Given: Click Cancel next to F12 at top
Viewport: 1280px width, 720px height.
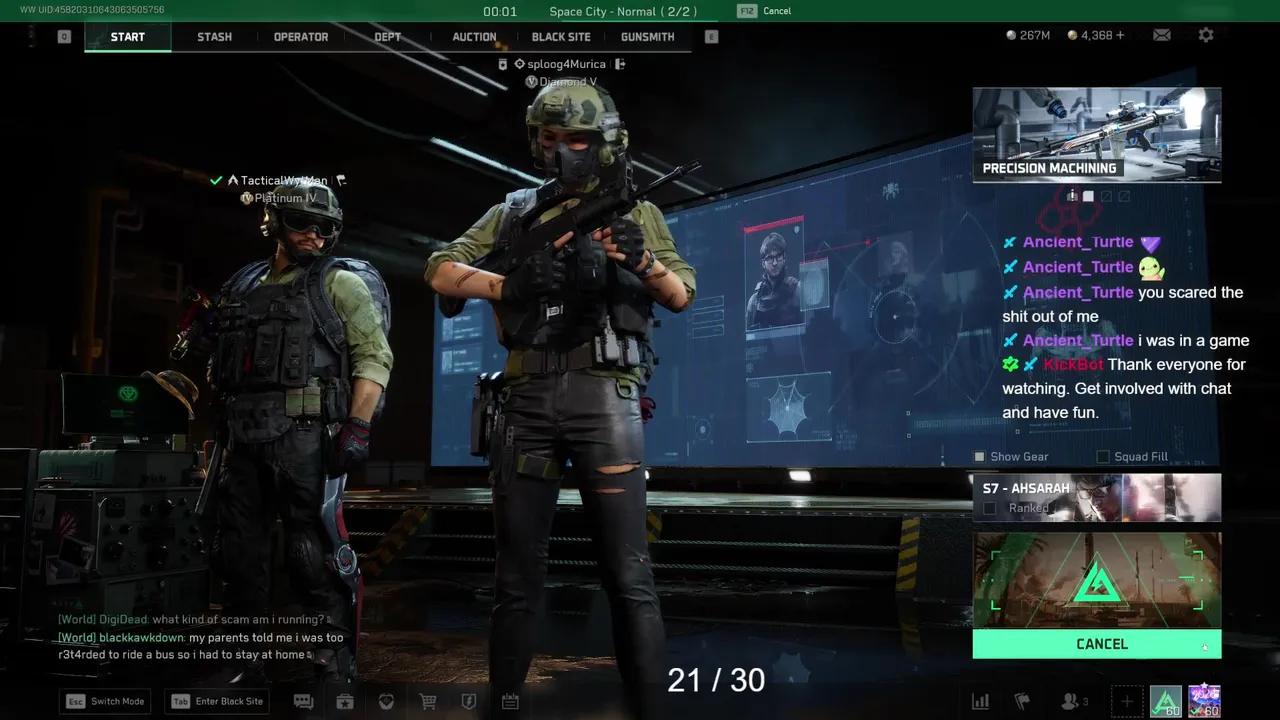Looking at the screenshot, I should (777, 11).
